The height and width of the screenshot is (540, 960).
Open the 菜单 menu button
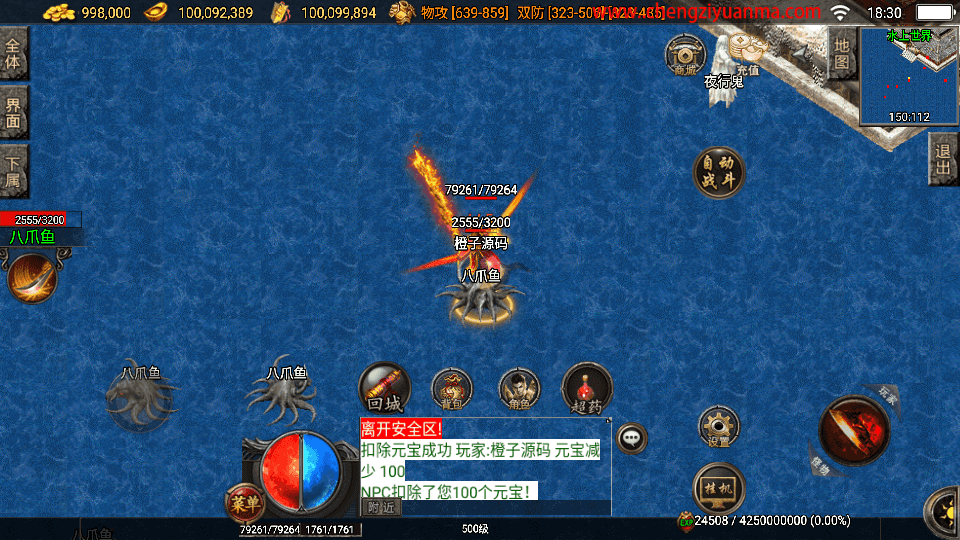243,503
